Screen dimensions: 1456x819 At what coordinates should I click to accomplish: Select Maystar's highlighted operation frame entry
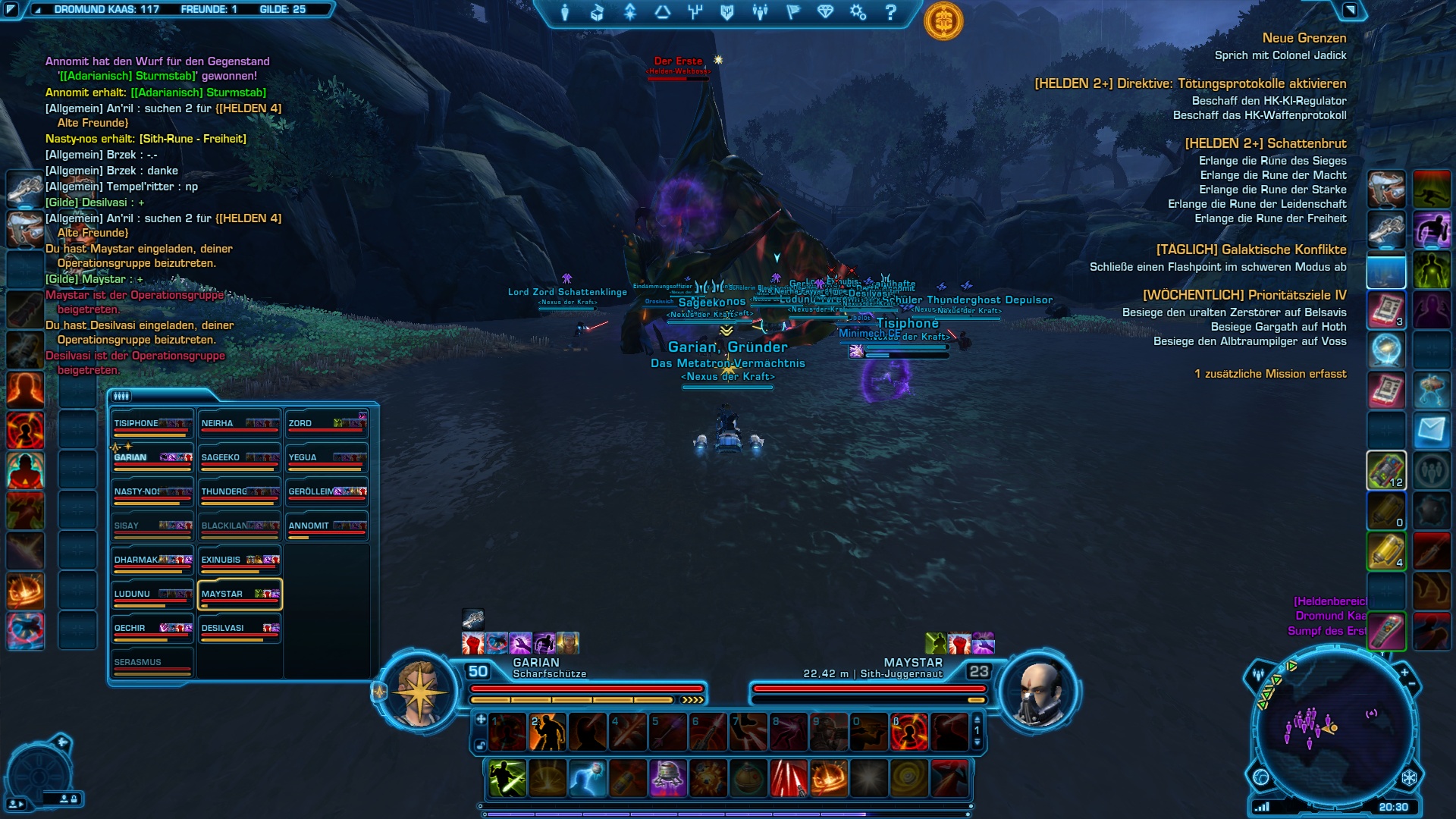point(240,595)
